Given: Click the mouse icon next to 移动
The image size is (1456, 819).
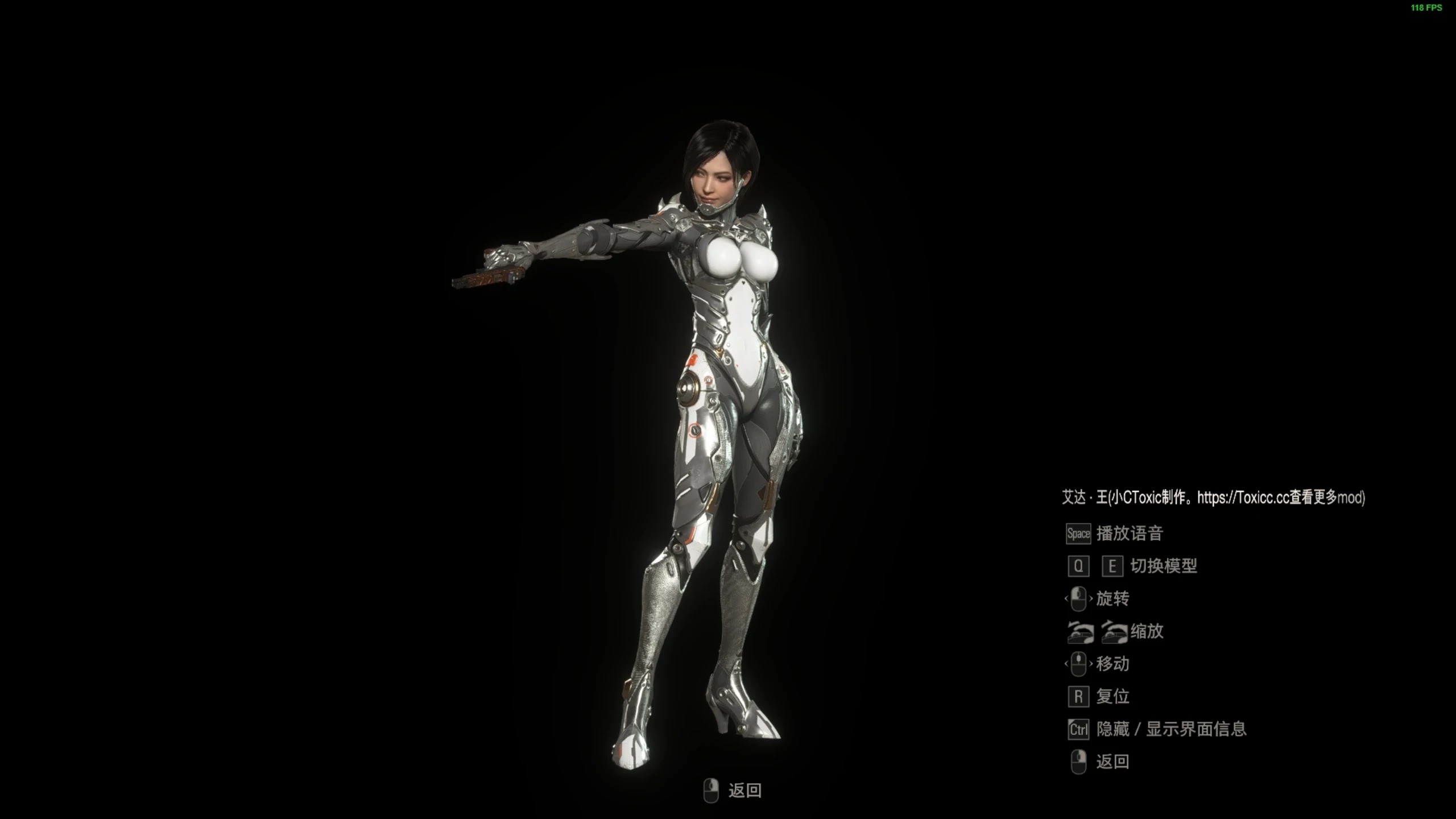Looking at the screenshot, I should point(1078,664).
